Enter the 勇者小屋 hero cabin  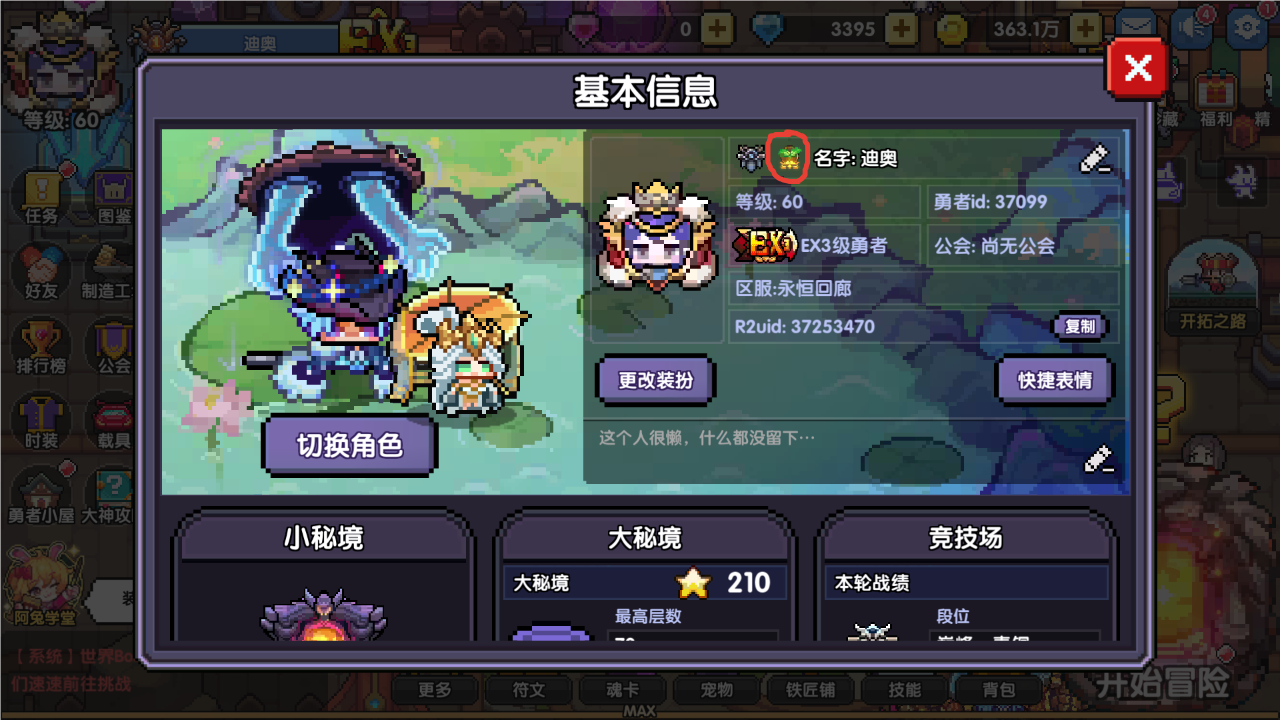40,490
